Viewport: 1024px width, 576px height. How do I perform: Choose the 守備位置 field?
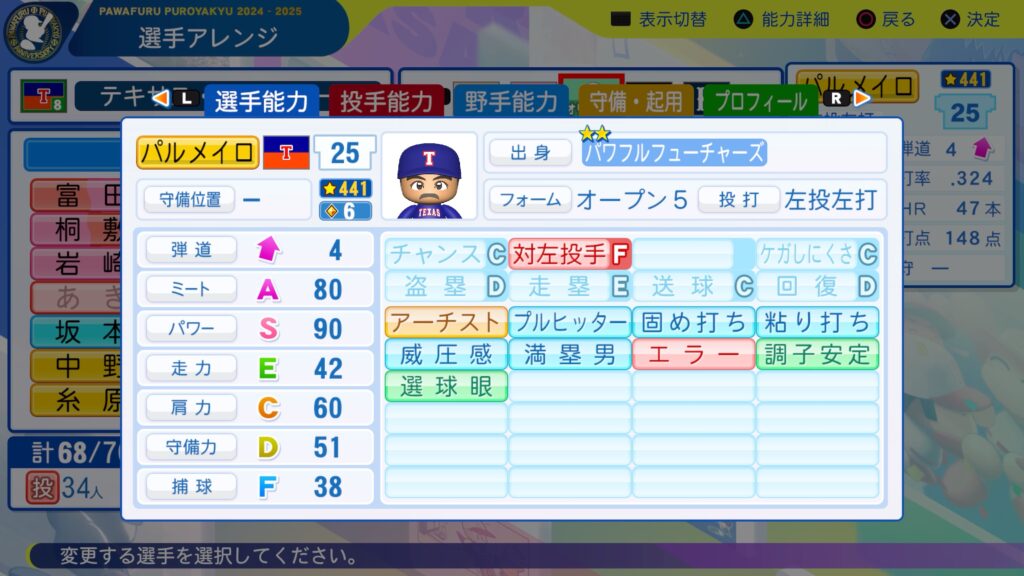coord(190,198)
